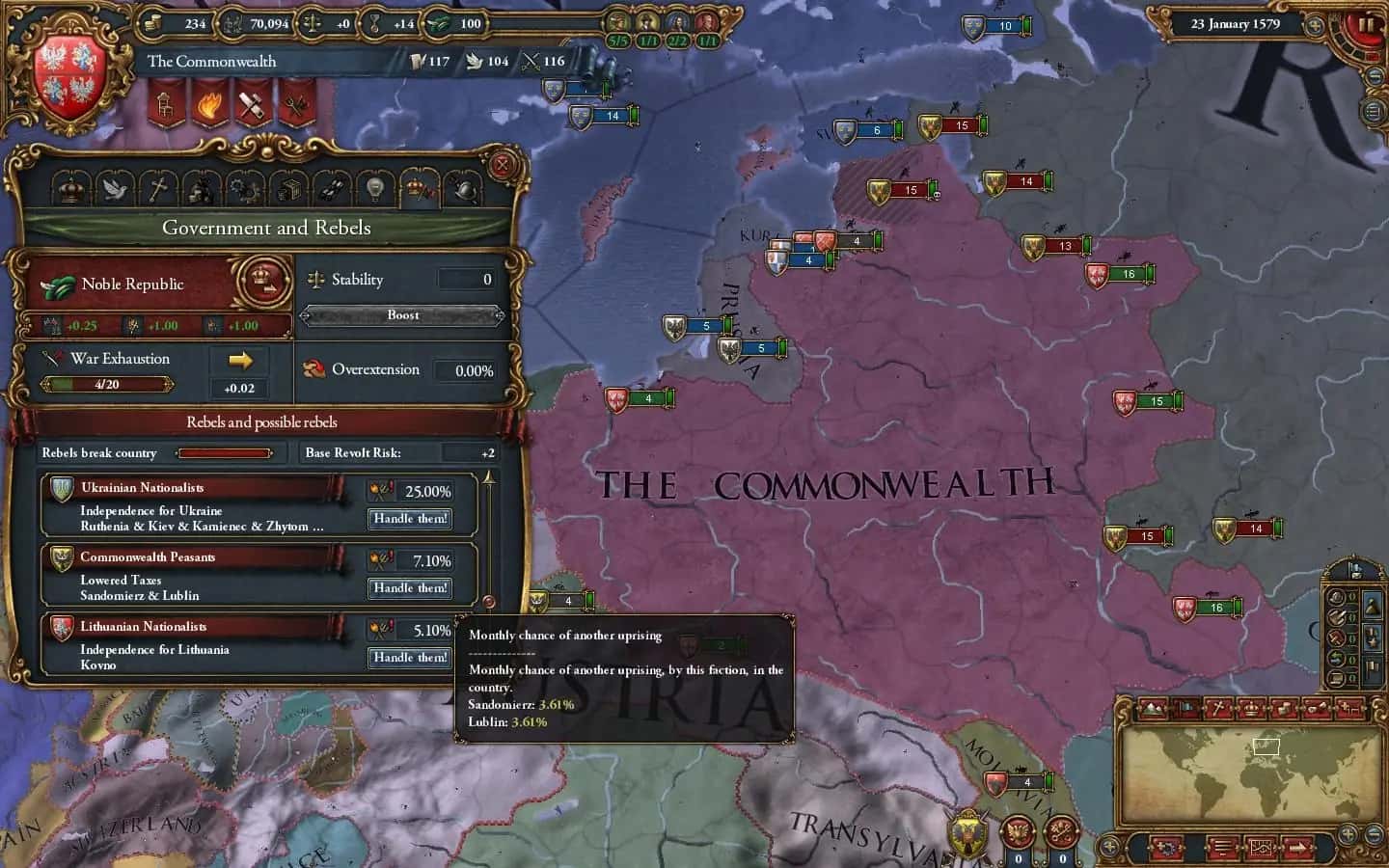
Task: Switch to the Diplomacy dove tab
Action: point(116,188)
